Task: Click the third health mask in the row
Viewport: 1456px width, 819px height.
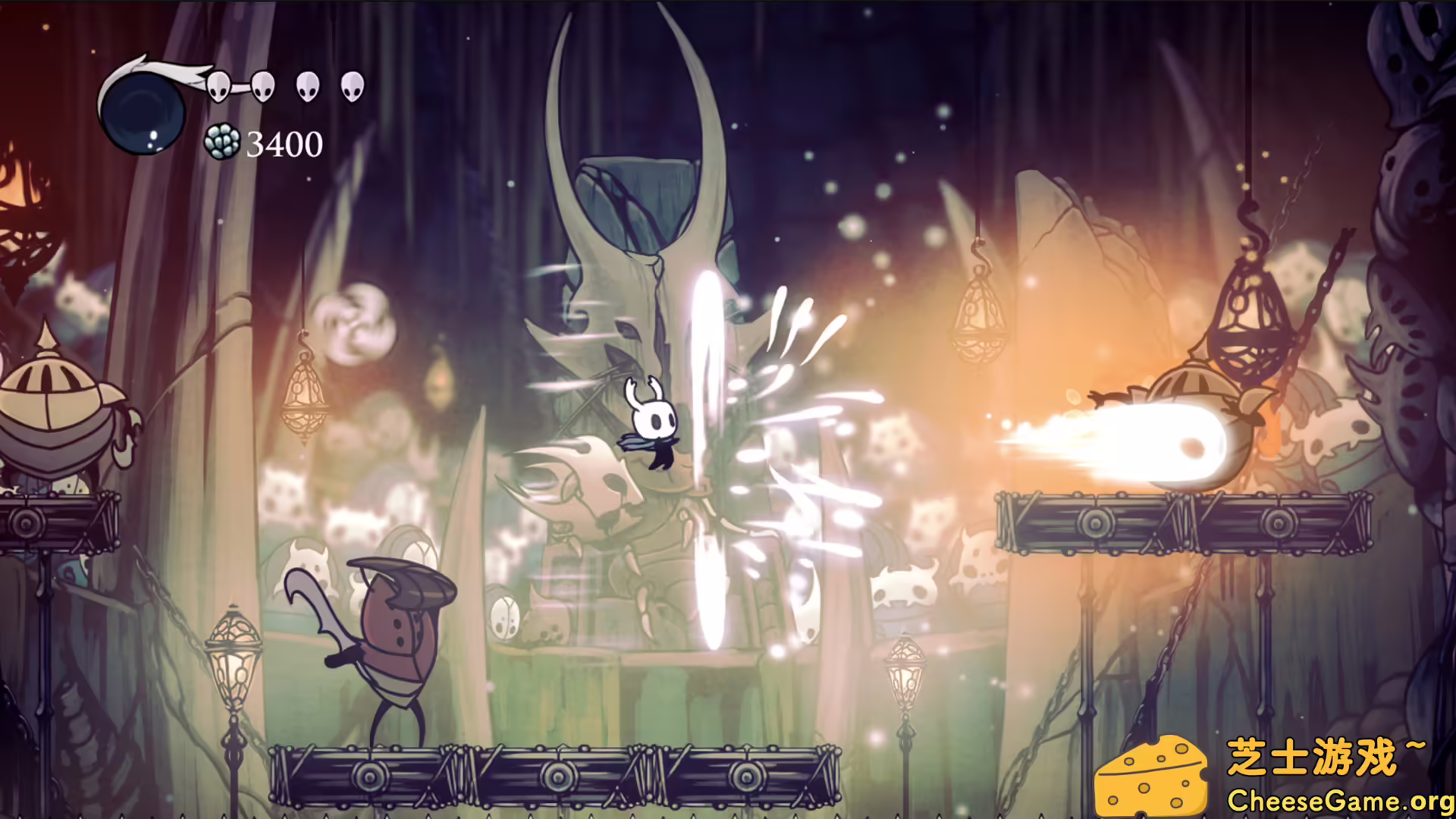Action: pos(307,88)
